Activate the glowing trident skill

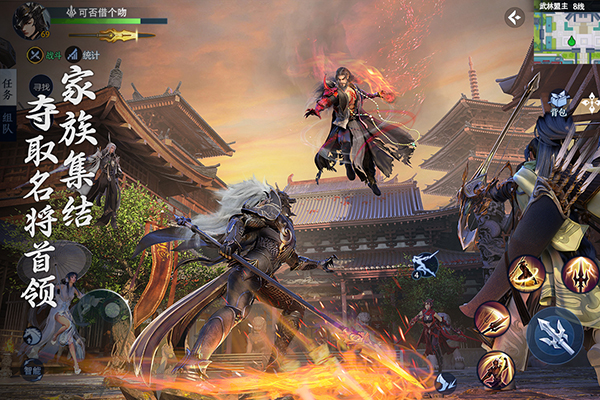pos(579,275)
